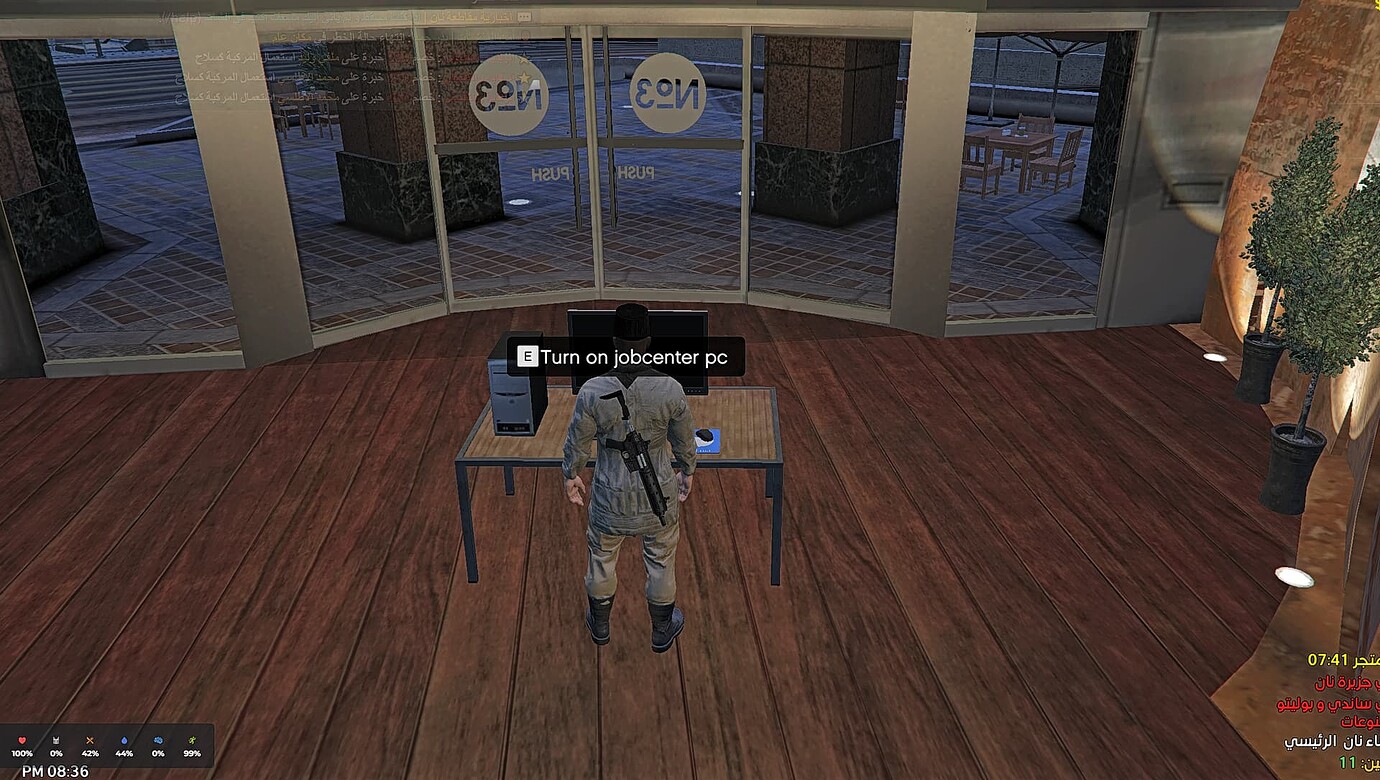
Task: Toggle the armor 0% percentage label
Action: (x=56, y=753)
